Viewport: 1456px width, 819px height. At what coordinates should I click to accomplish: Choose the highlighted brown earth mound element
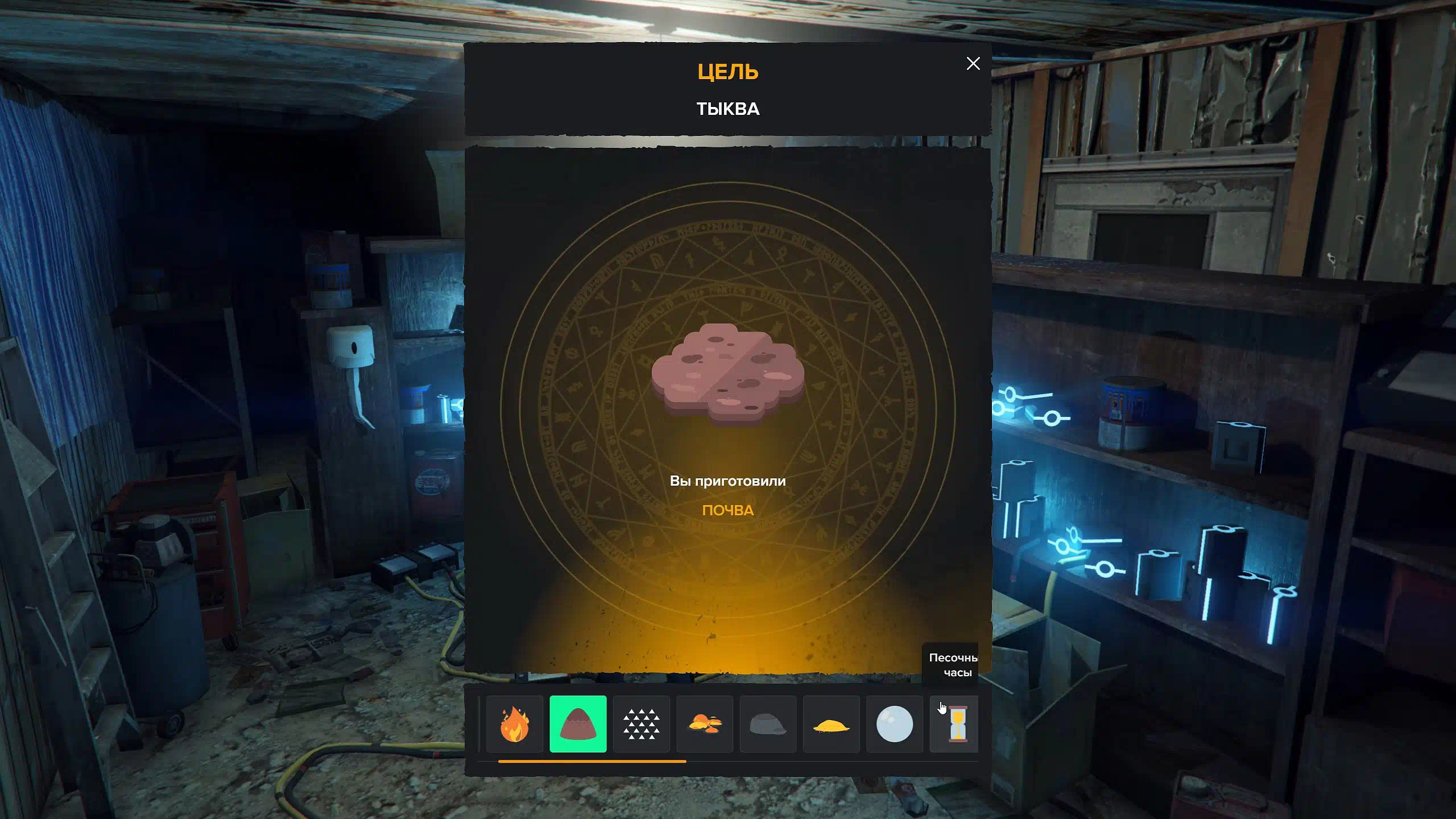pyautogui.click(x=578, y=724)
